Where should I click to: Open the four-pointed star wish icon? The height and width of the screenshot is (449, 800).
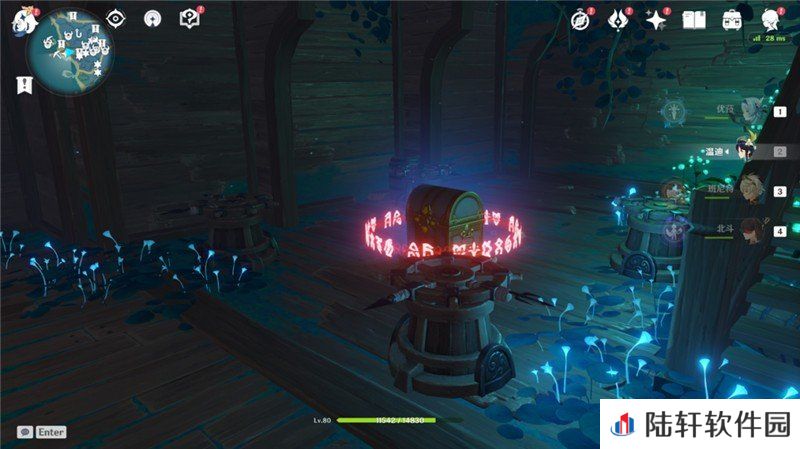click(656, 19)
